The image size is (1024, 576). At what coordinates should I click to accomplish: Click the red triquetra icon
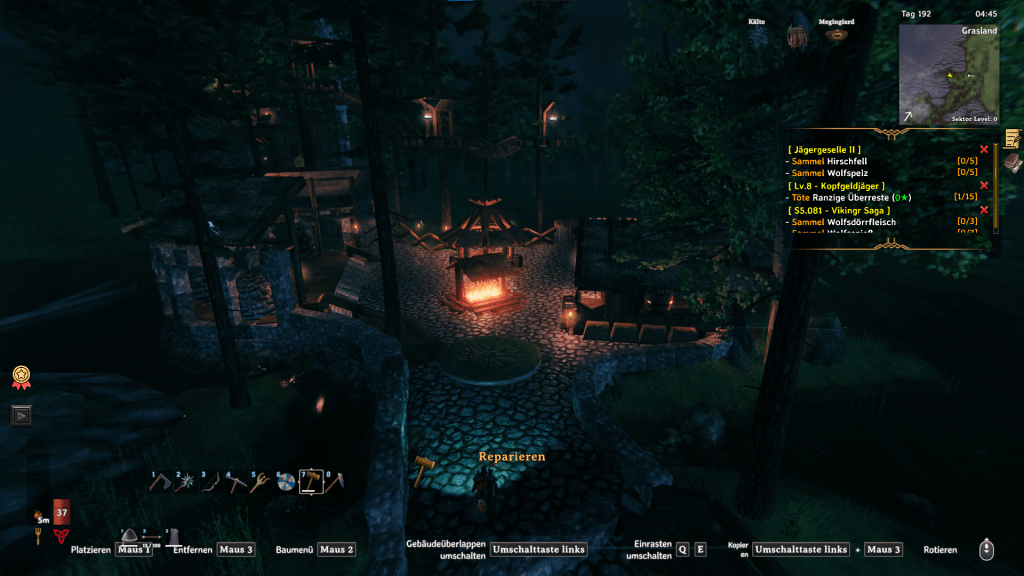pyautogui.click(x=61, y=535)
